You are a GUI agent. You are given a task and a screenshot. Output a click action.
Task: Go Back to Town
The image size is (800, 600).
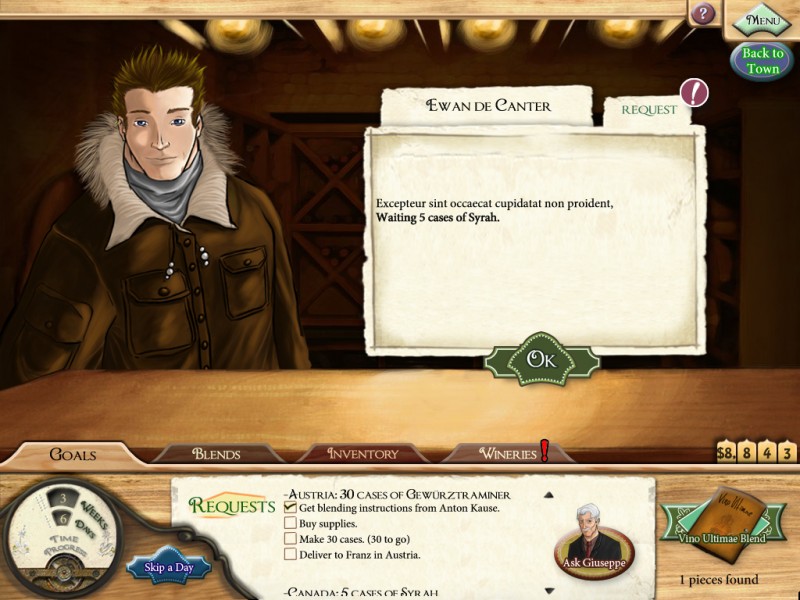click(x=762, y=61)
